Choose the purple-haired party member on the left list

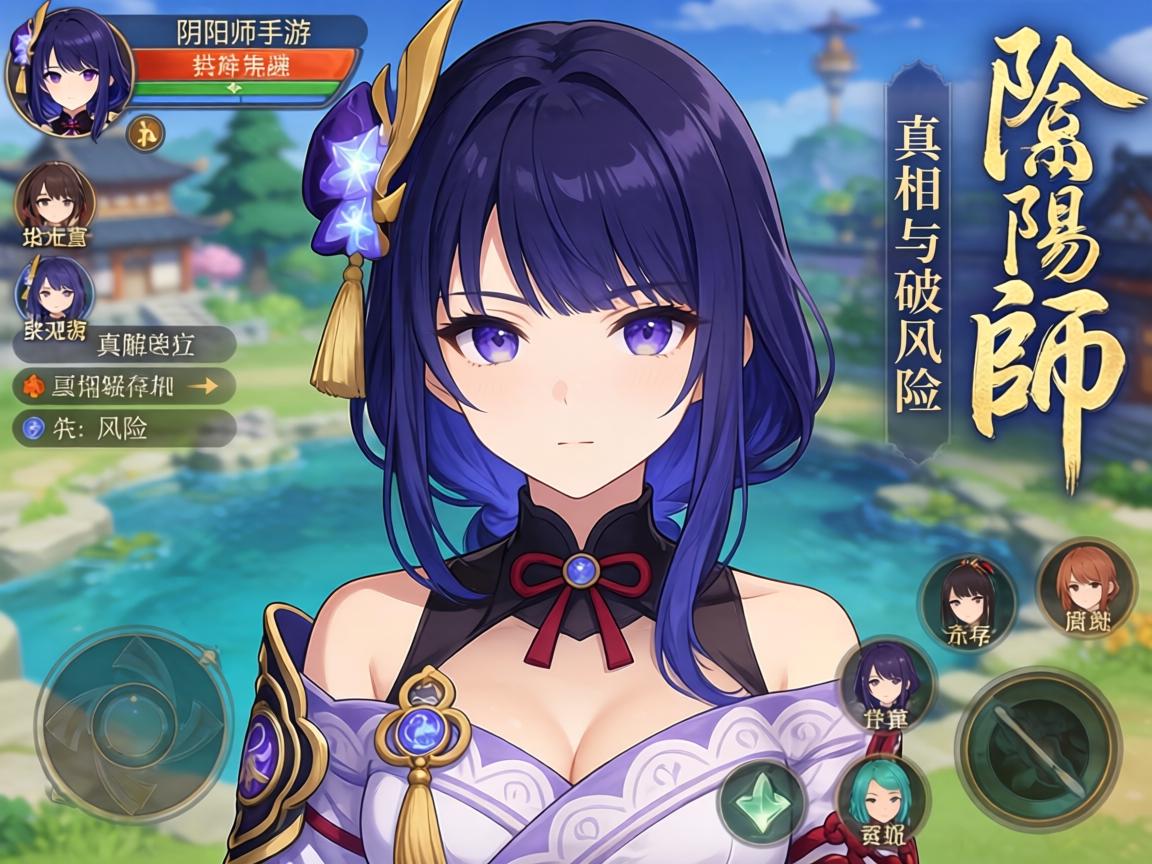tap(55, 288)
